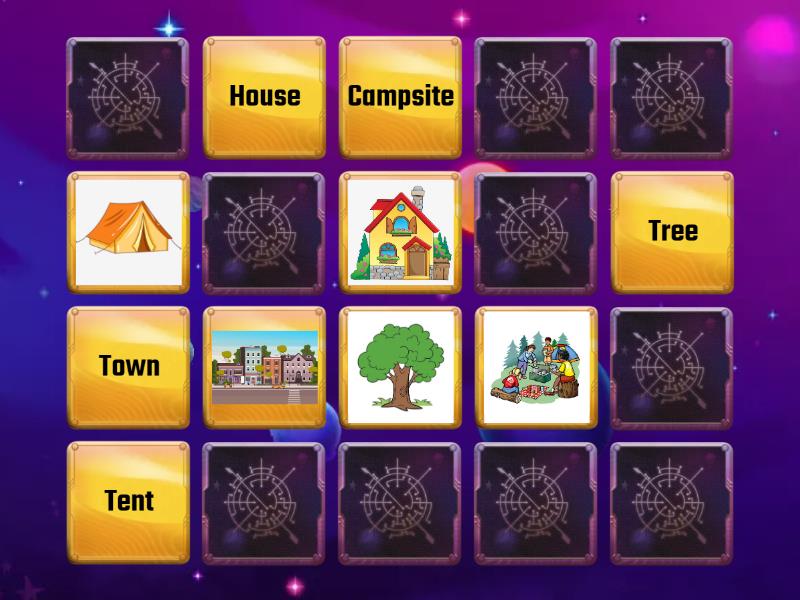Viewport: 800px width, 600px height.
Task: Select the green tree picture card
Action: click(x=400, y=367)
